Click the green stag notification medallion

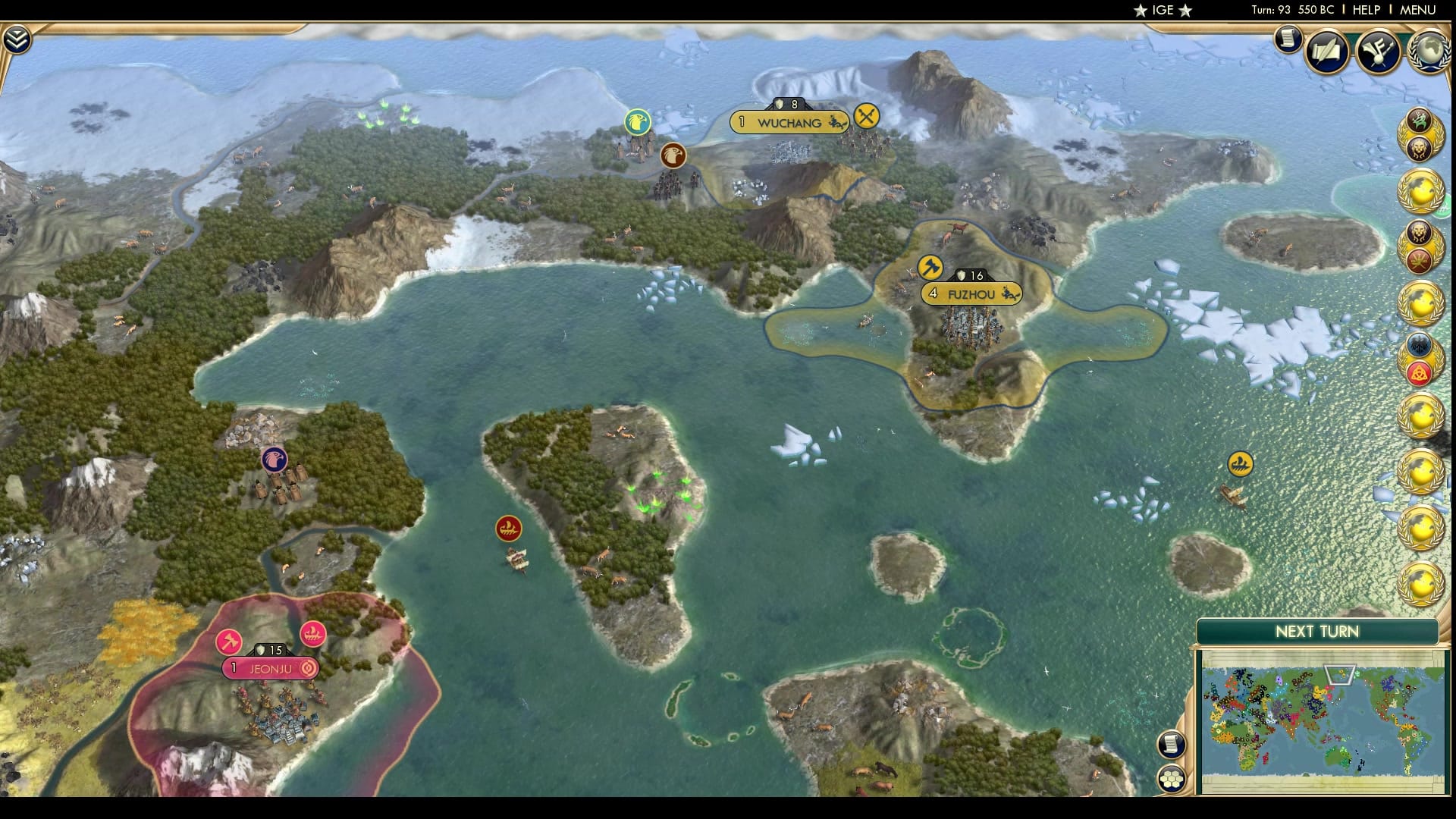[1417, 119]
